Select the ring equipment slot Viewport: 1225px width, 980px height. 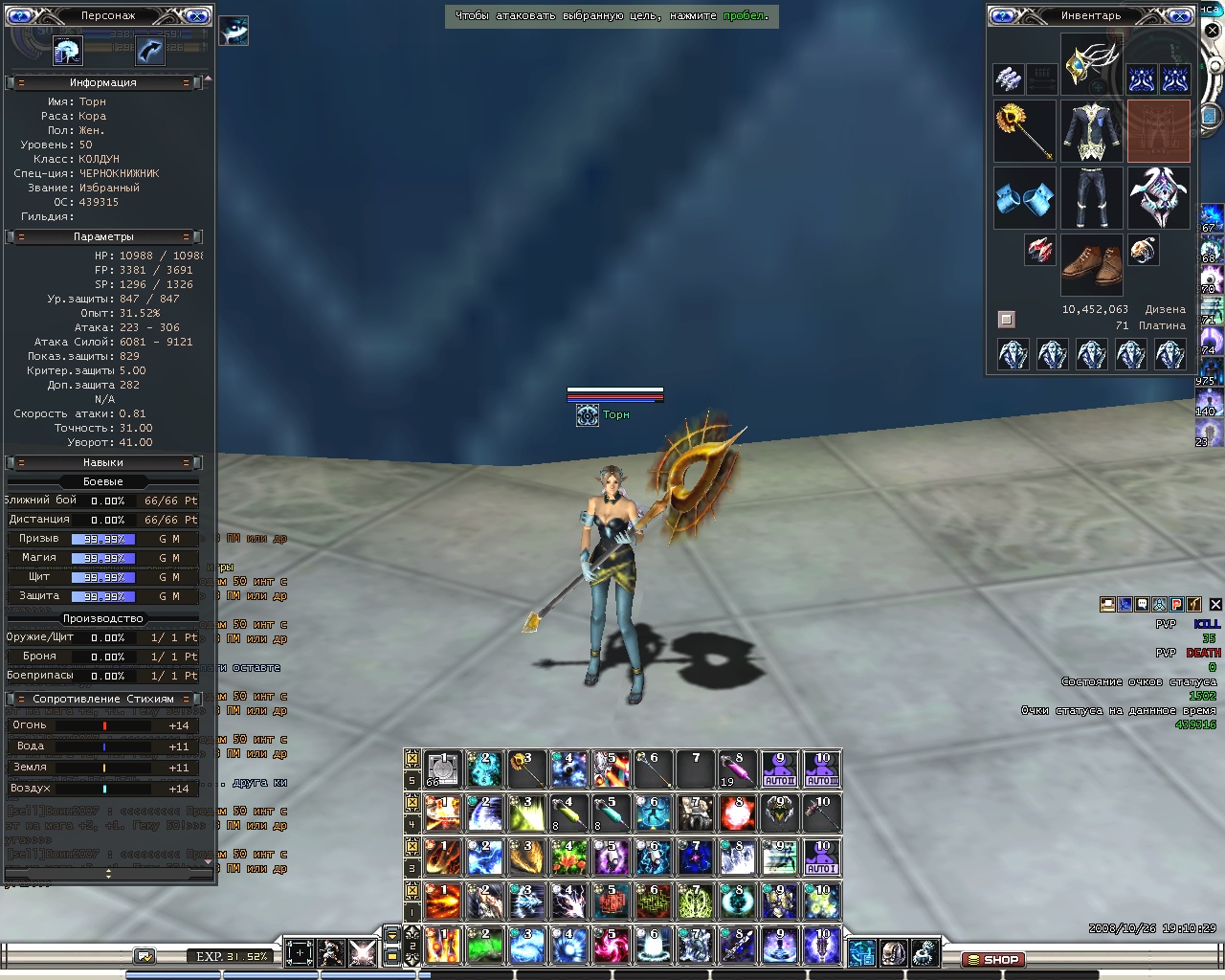click(x=1143, y=251)
